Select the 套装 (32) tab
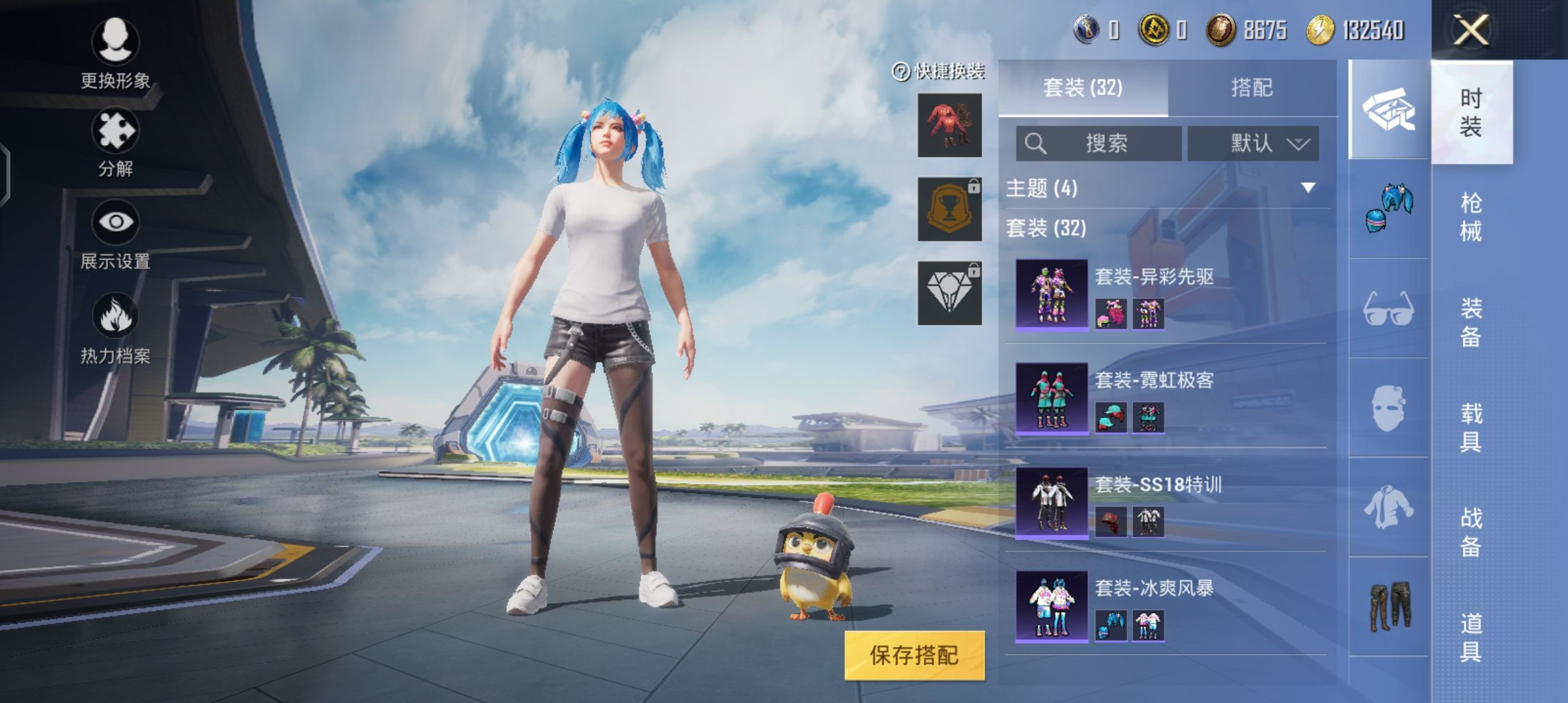 pos(1083,88)
